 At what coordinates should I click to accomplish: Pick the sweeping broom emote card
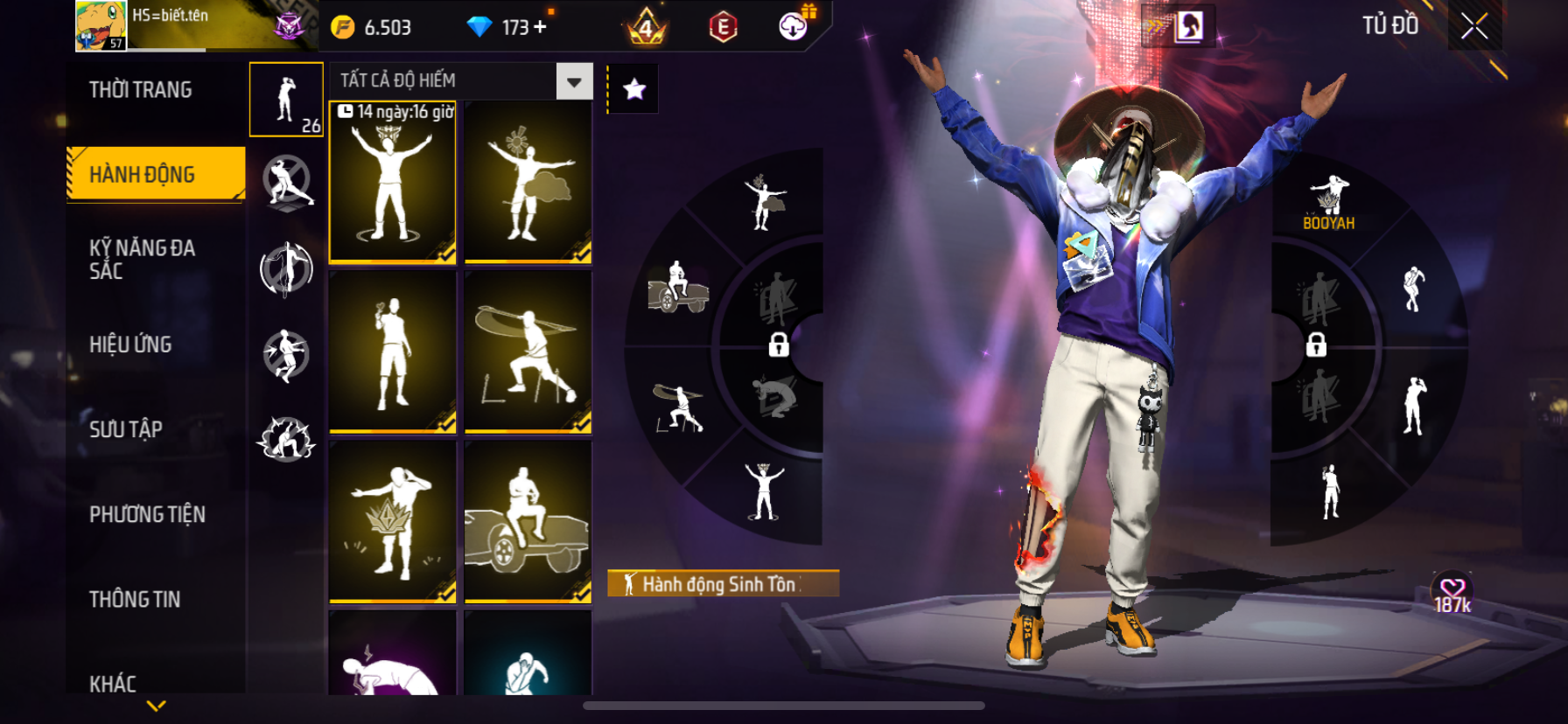(x=528, y=352)
